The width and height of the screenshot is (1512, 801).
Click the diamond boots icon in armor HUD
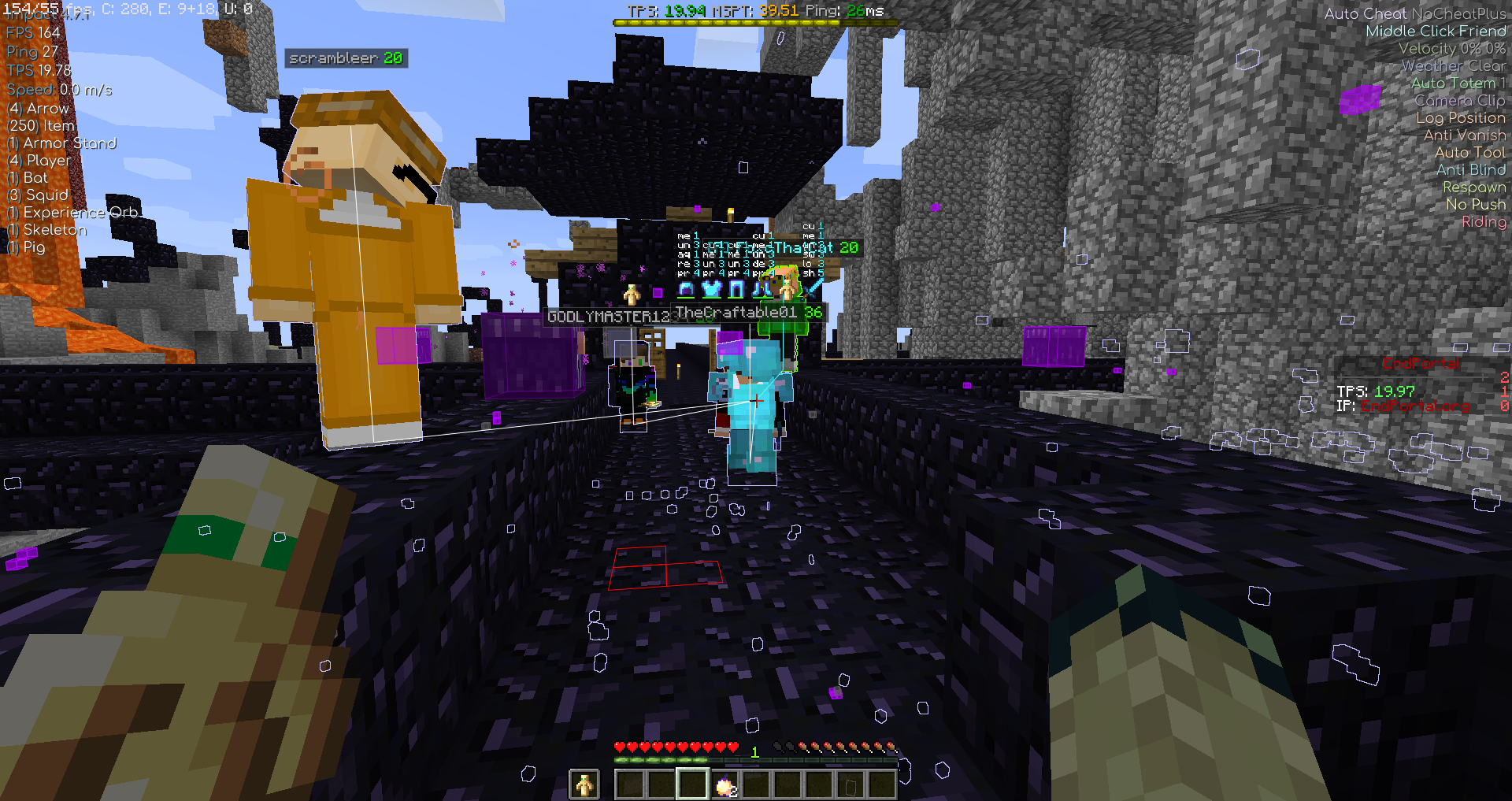762,290
